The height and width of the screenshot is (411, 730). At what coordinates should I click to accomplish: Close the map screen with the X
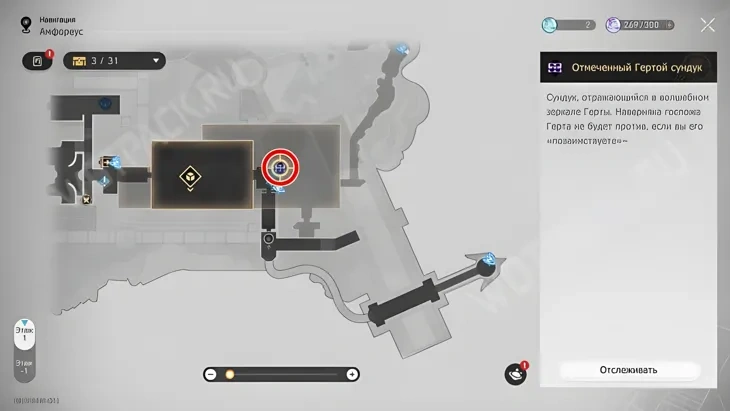tap(708, 25)
